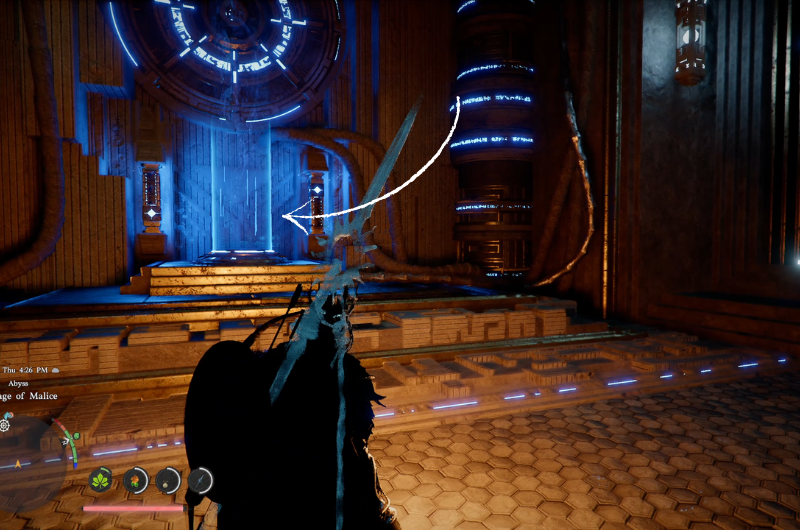
Task: Click the gear wheel icon beside minimap
Action: [x=5, y=425]
